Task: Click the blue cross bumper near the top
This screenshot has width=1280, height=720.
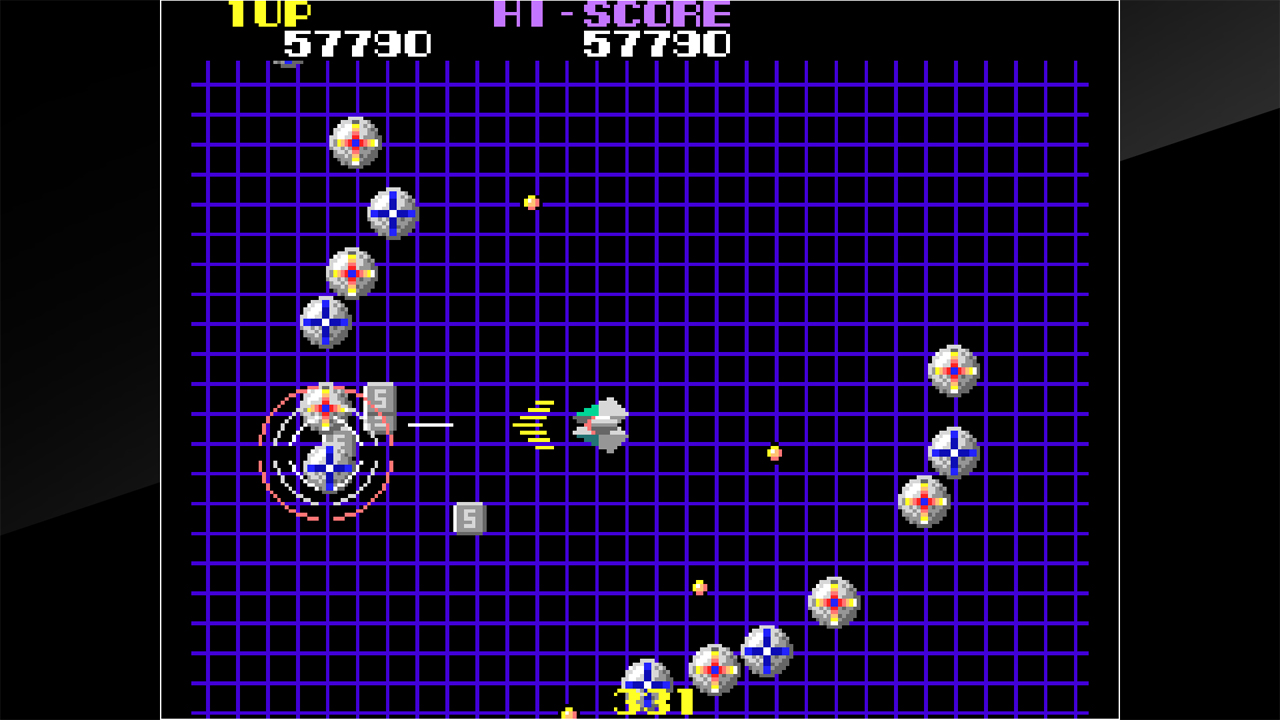Action: (394, 213)
